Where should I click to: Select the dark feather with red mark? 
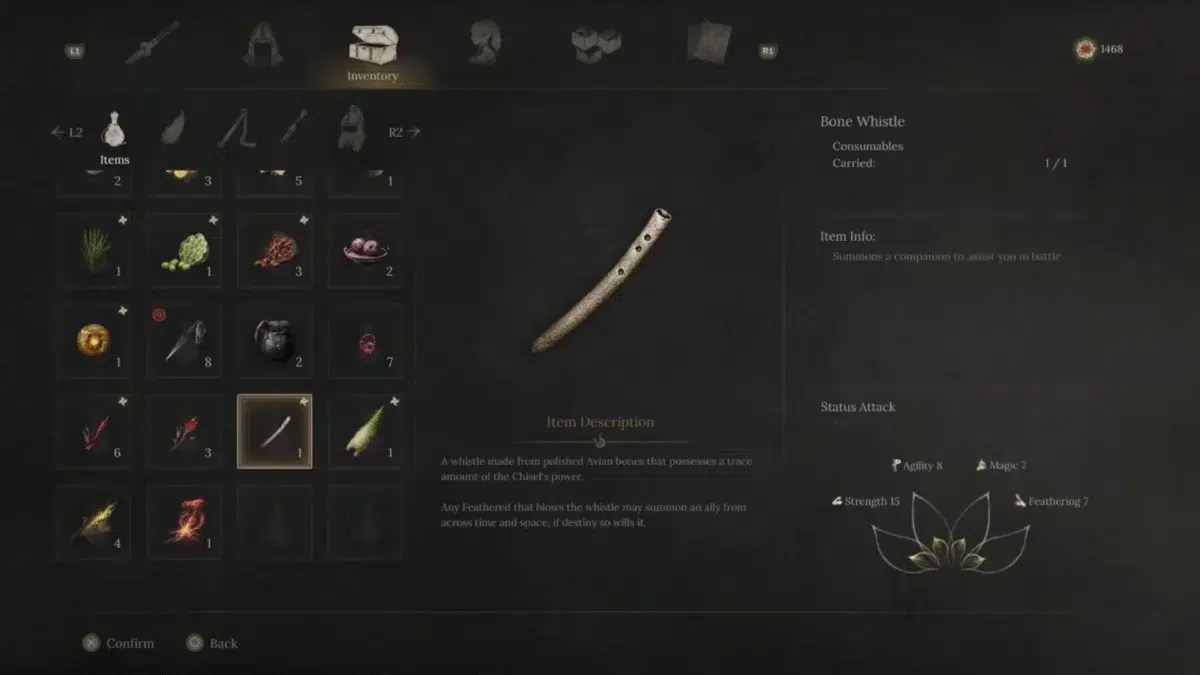pyautogui.click(x=184, y=341)
